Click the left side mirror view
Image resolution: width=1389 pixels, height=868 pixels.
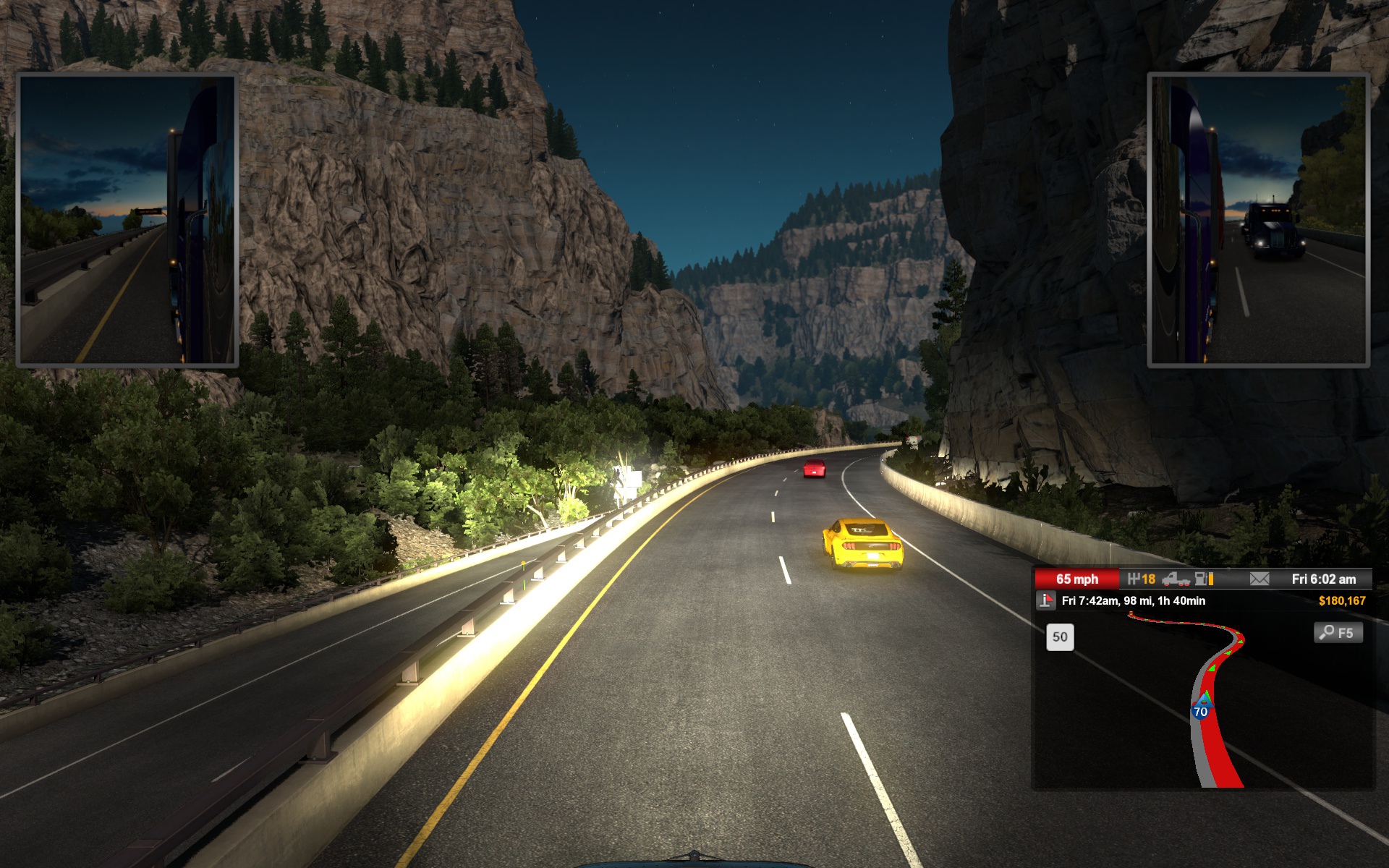click(127, 220)
